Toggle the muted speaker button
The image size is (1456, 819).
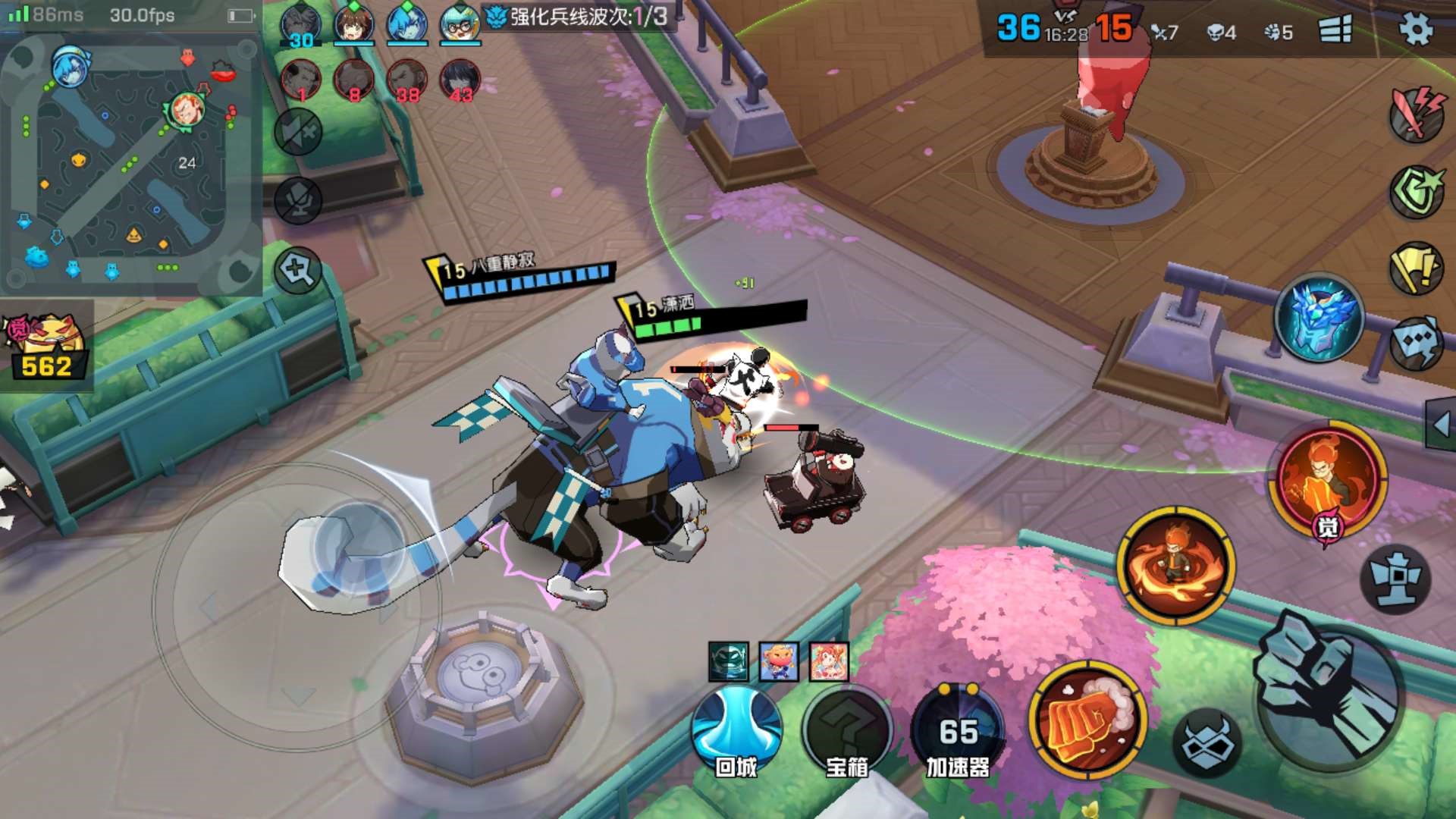298,133
